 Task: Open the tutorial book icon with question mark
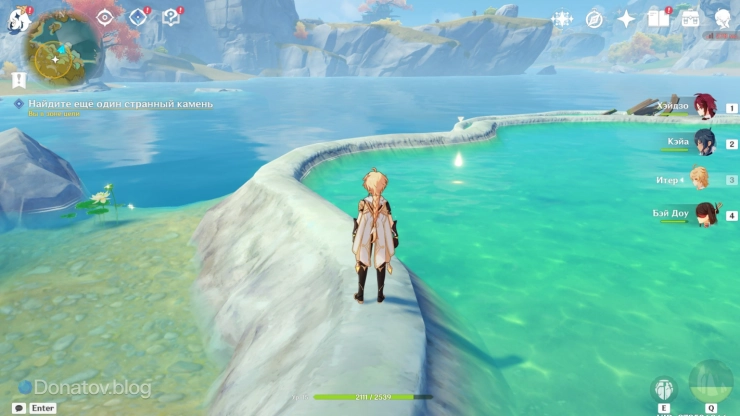point(171,17)
